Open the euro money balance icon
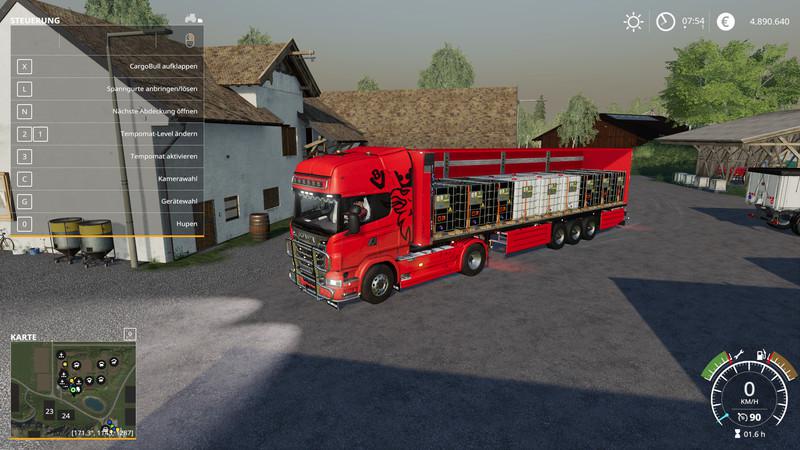 (x=726, y=21)
